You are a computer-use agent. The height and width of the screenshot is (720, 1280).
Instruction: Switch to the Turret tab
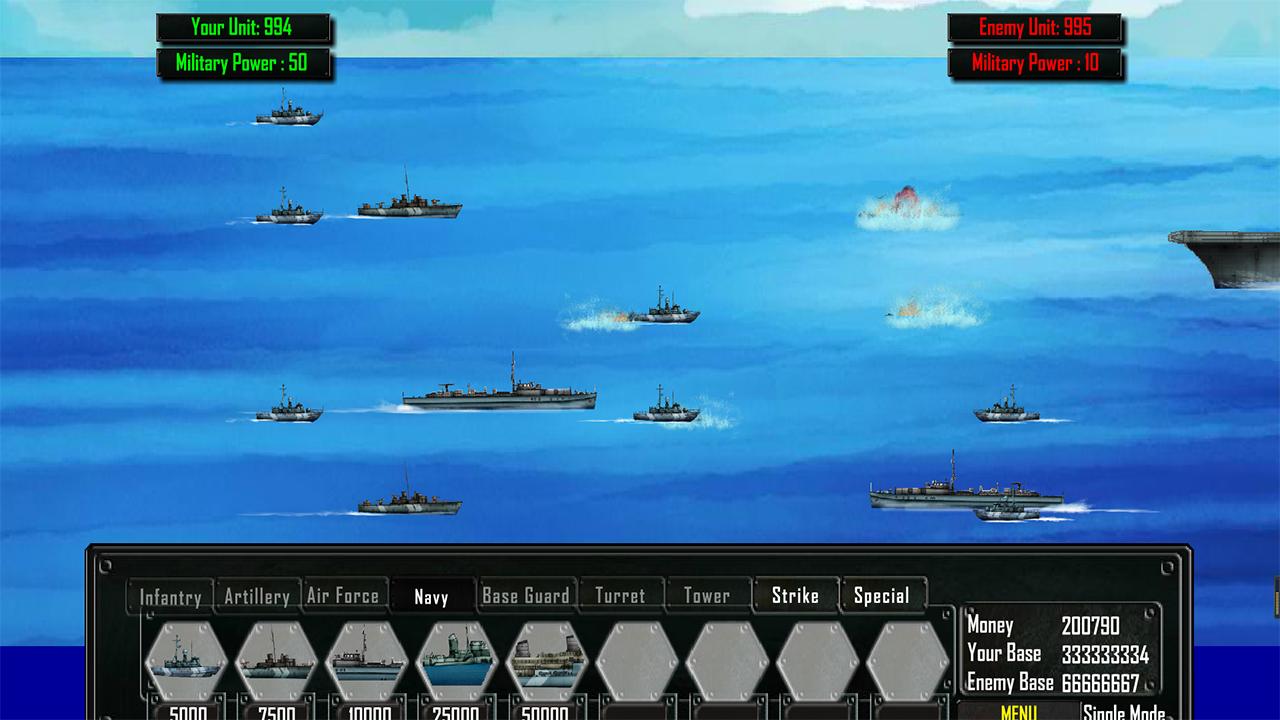click(x=620, y=596)
